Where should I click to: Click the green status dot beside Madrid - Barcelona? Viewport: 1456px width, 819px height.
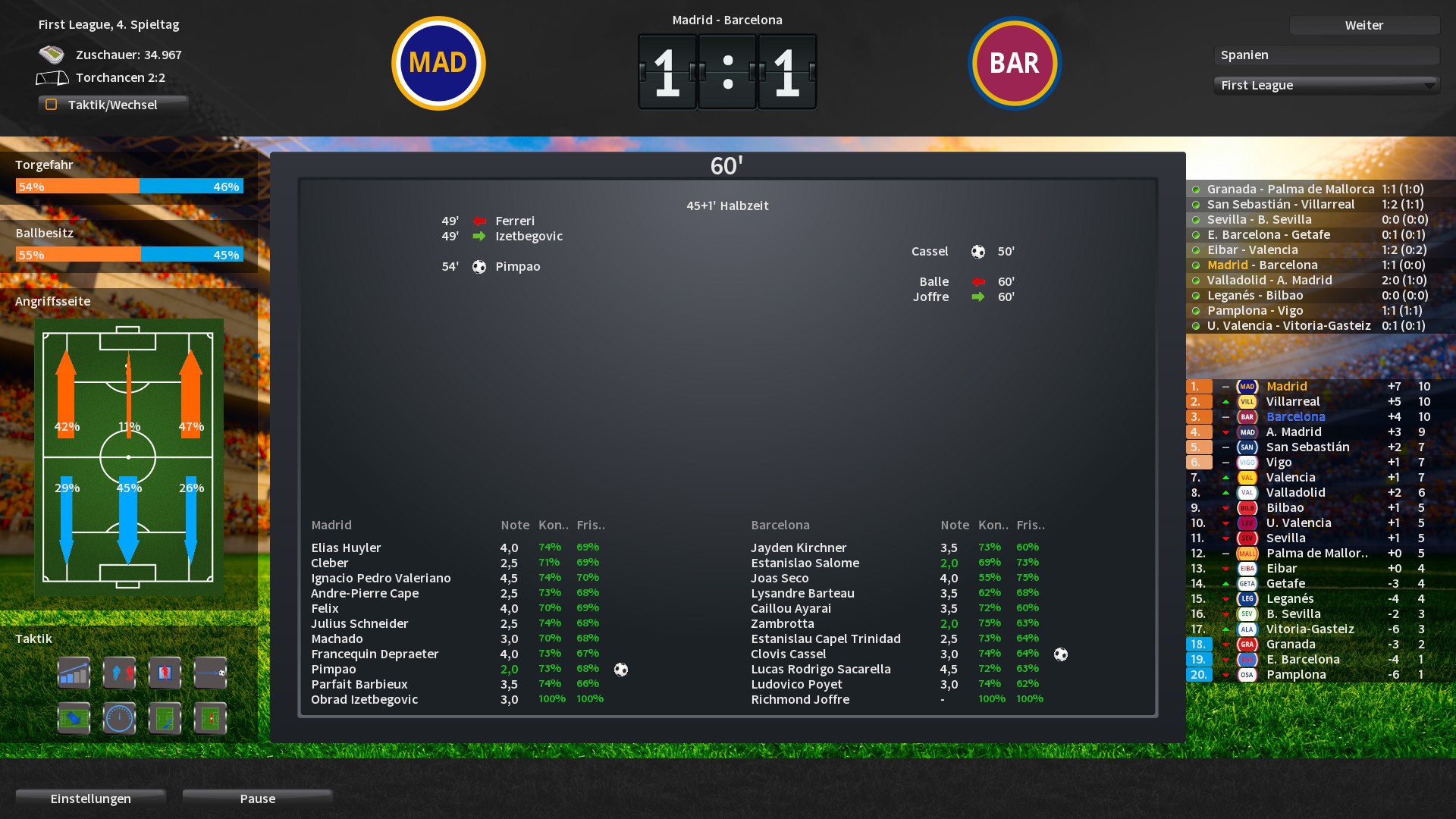coord(1197,265)
